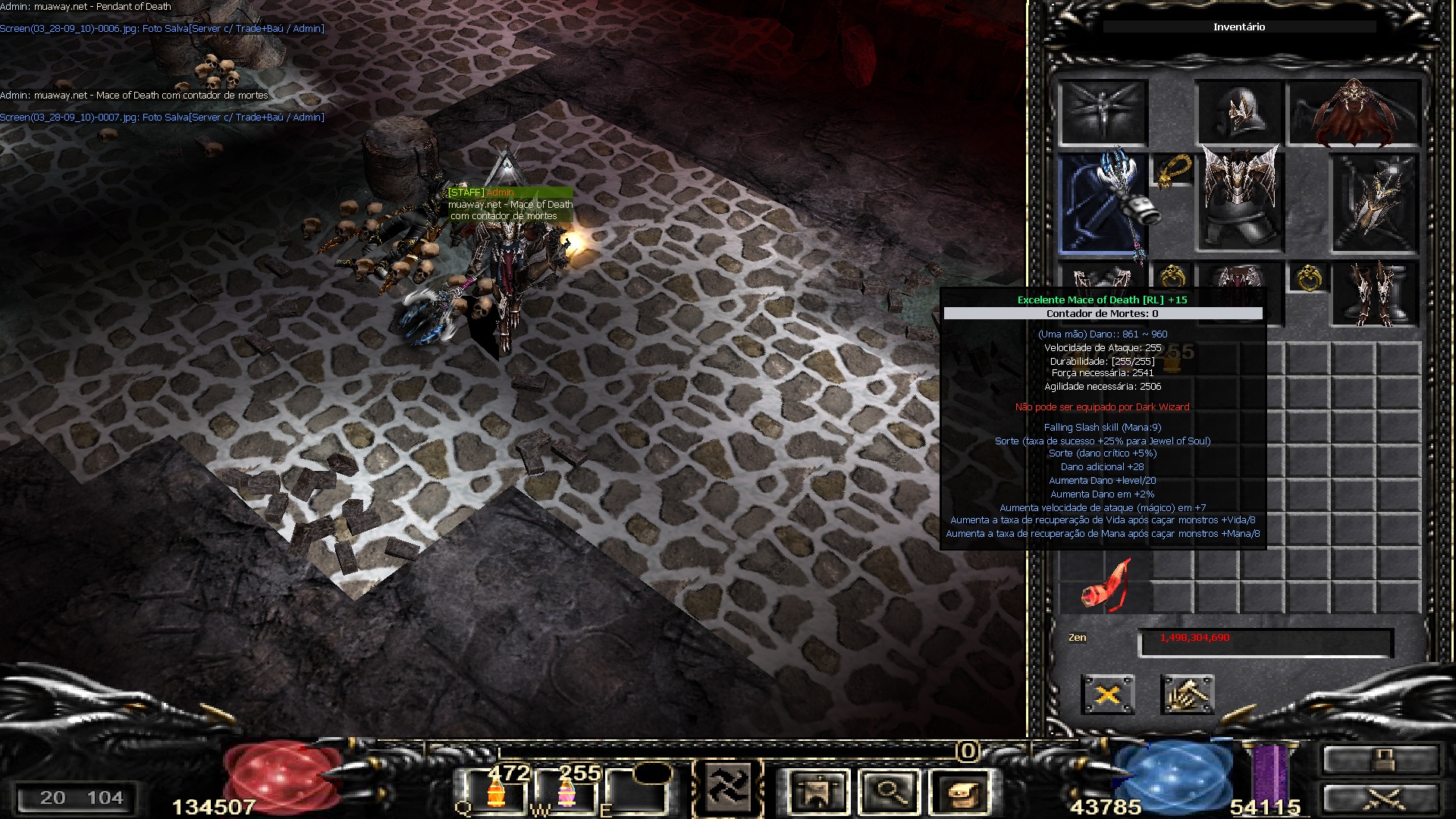Select the equipped Mace of Death weapon slot
The image size is (1456, 819).
tap(1103, 203)
